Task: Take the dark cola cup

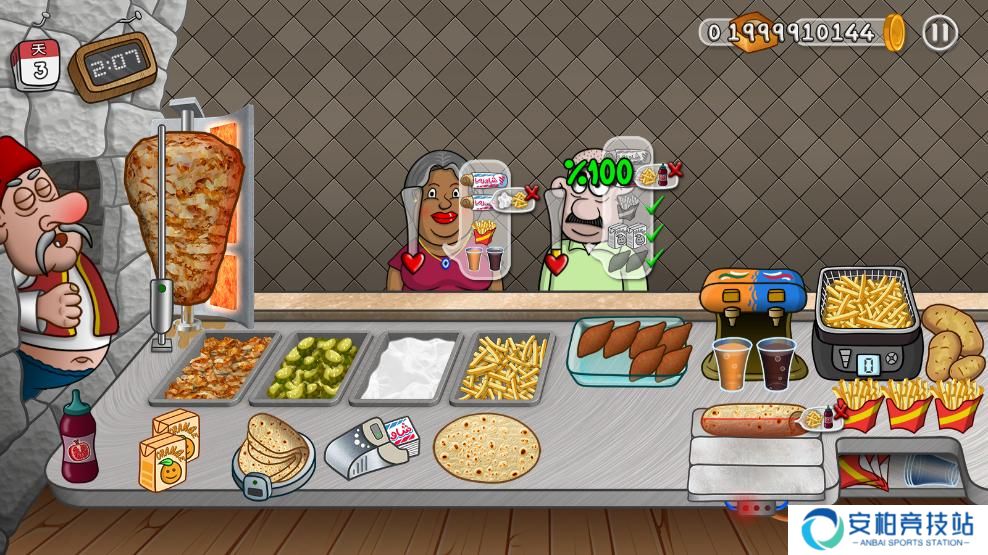Action: pyautogui.click(x=775, y=362)
